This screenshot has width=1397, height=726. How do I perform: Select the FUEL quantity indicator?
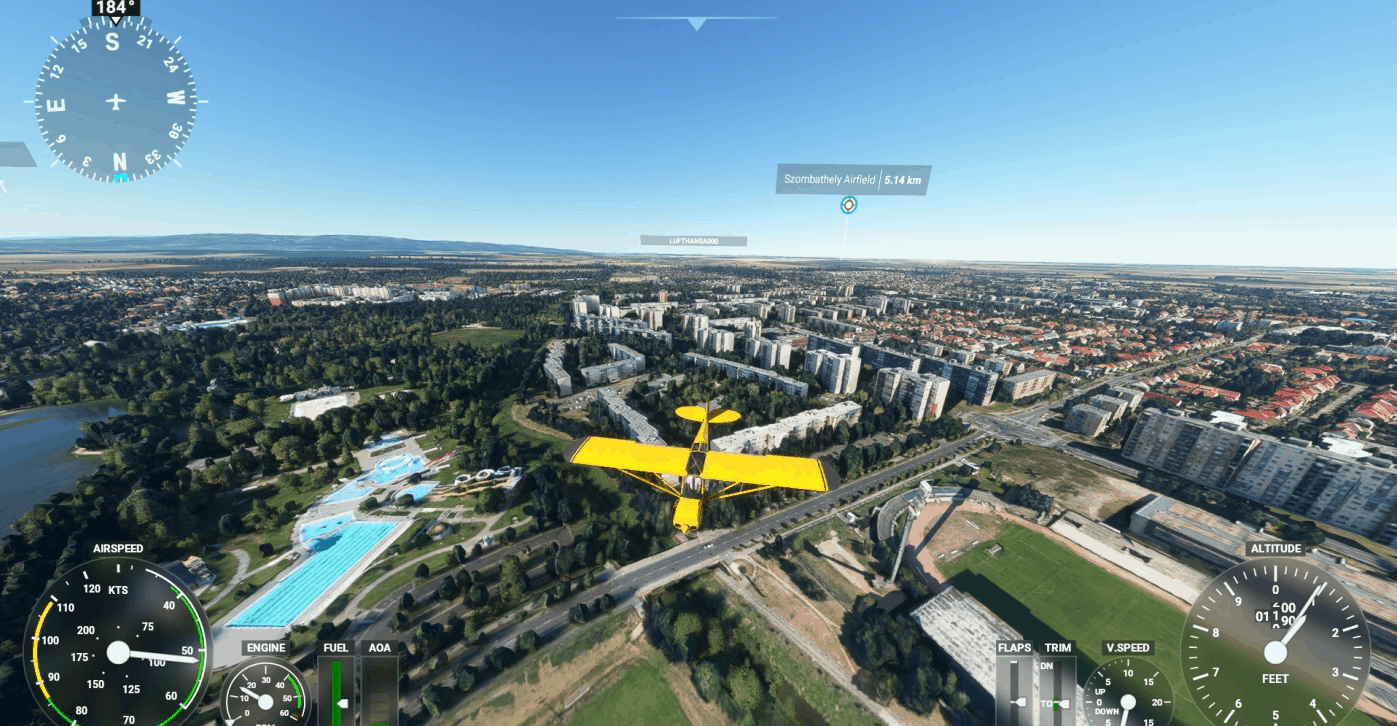click(x=336, y=690)
